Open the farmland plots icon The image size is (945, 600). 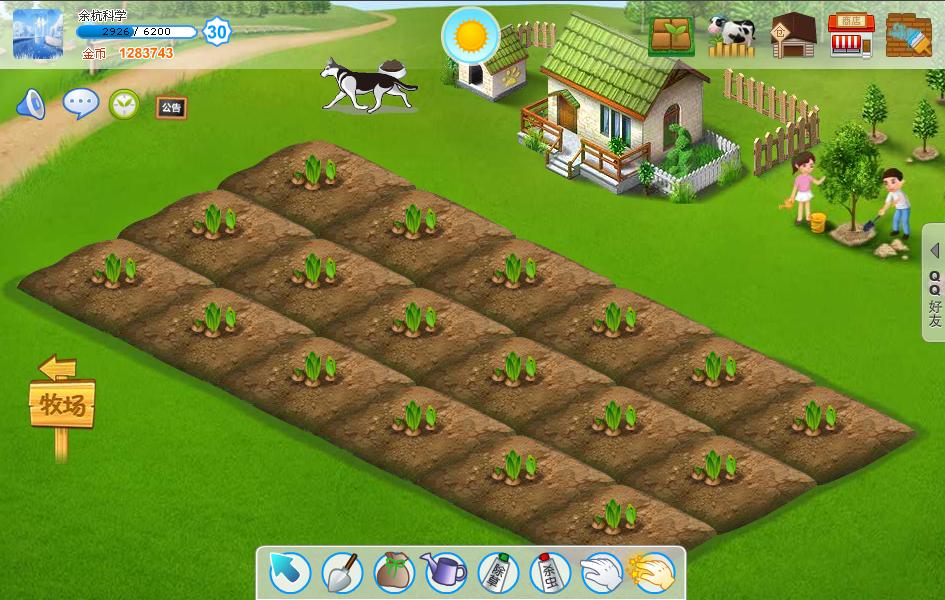point(672,35)
